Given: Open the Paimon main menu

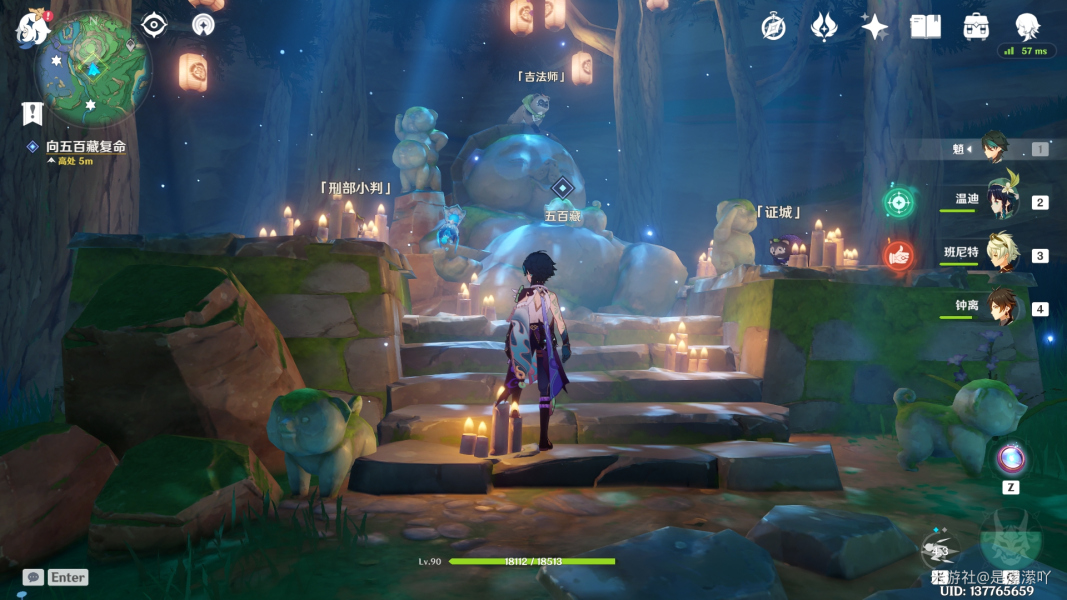Looking at the screenshot, I should click(33, 28).
